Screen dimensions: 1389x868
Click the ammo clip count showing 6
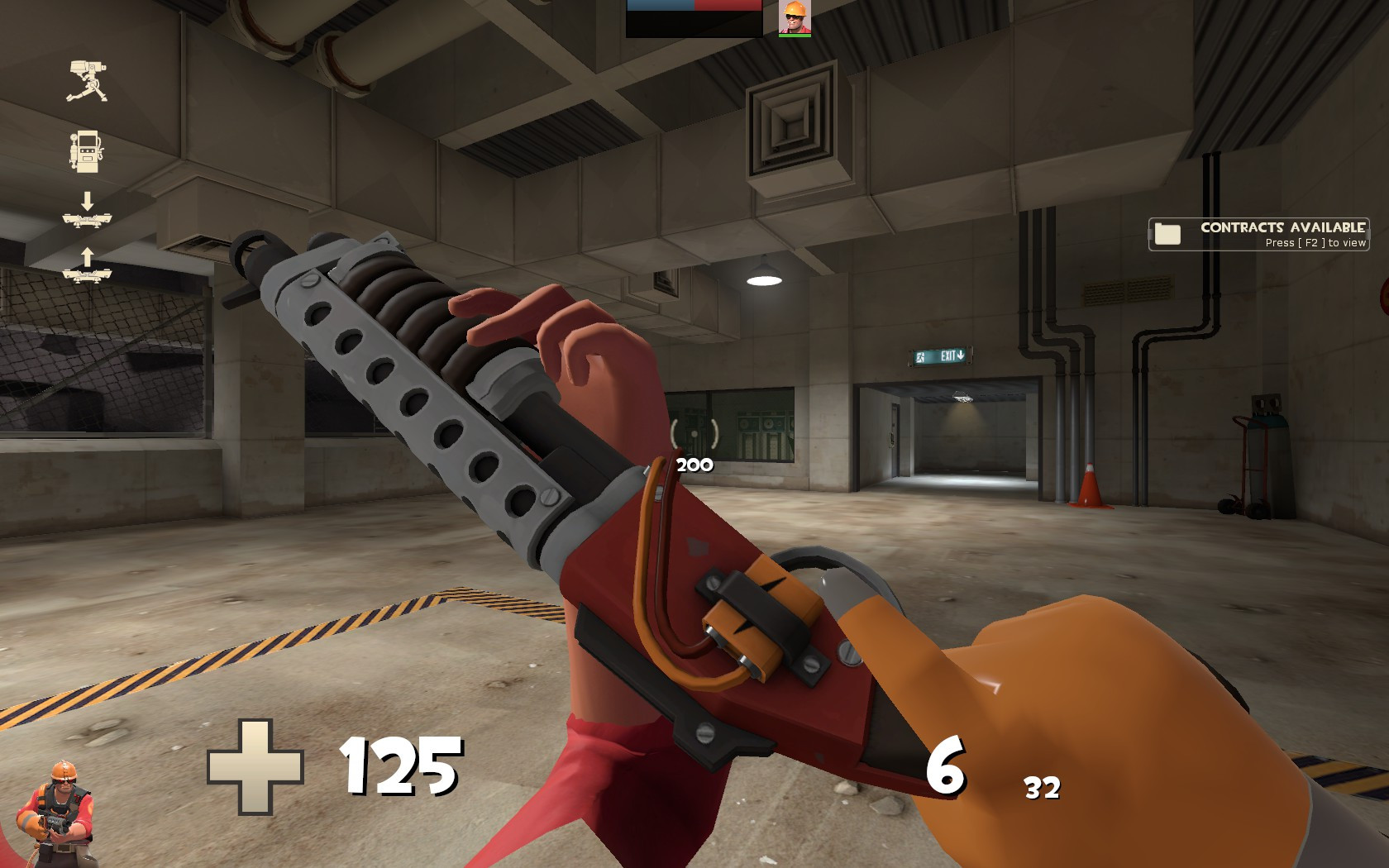pyautogui.click(x=948, y=767)
